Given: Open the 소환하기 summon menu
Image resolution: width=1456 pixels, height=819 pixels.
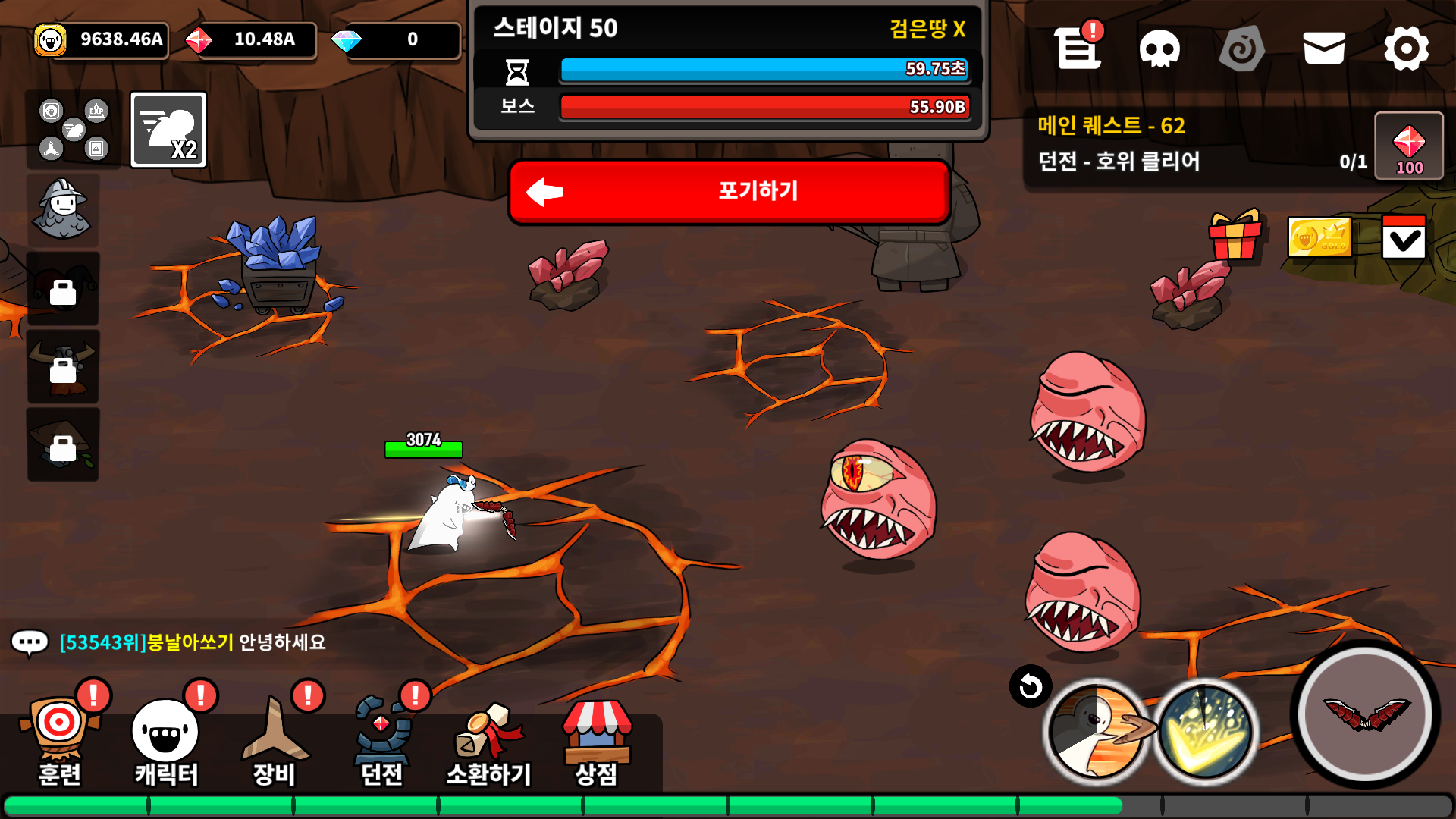Looking at the screenshot, I should [x=488, y=741].
